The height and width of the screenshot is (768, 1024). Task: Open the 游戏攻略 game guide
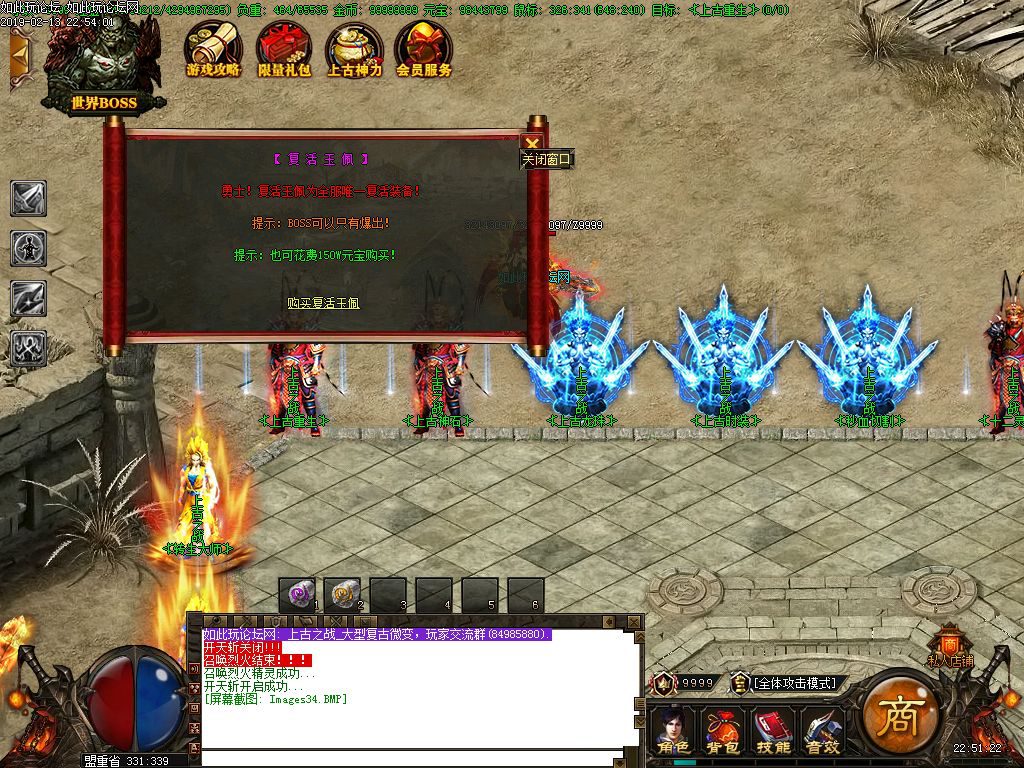[213, 50]
